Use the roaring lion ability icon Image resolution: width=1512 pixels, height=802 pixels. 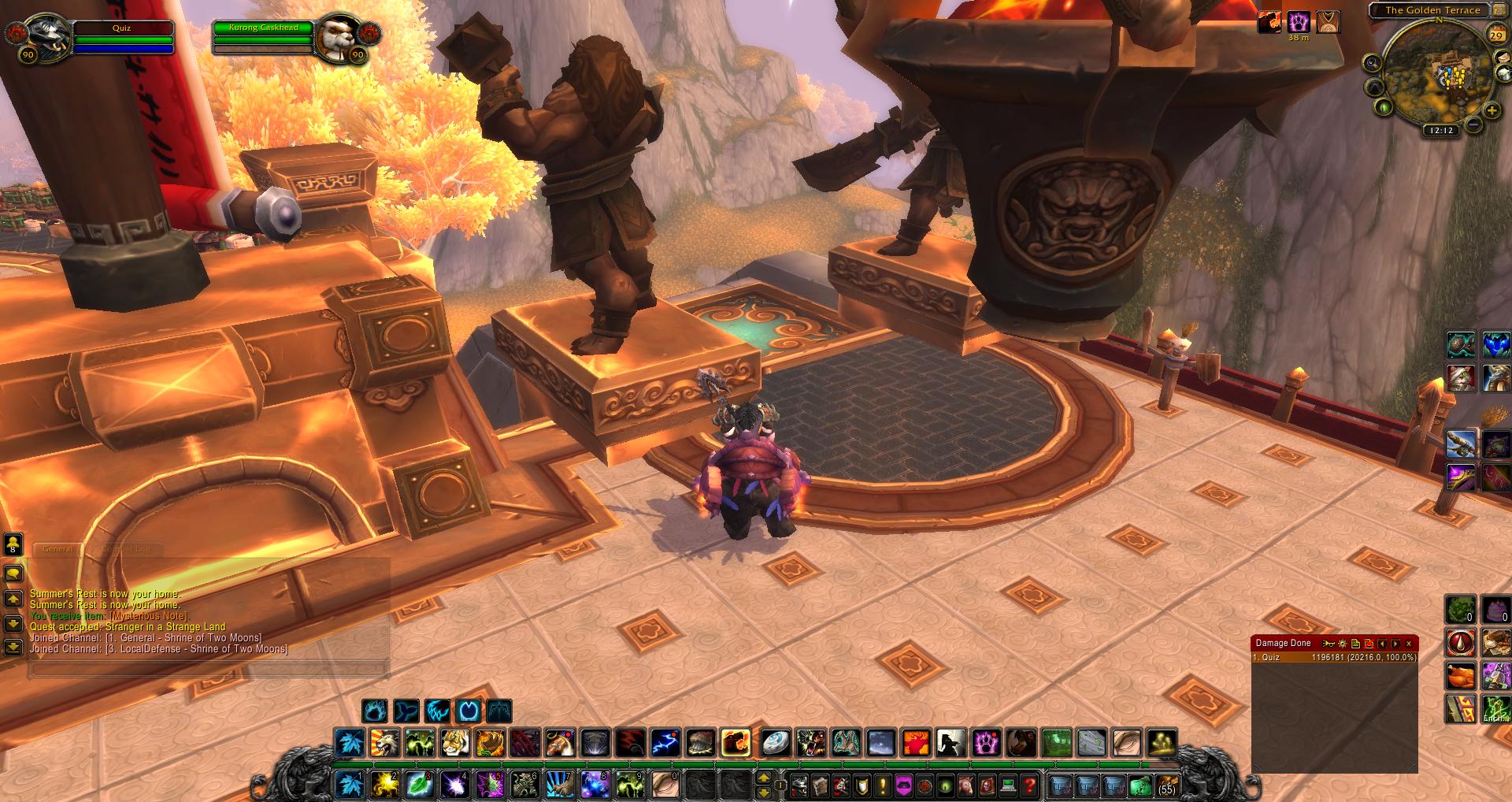click(385, 742)
